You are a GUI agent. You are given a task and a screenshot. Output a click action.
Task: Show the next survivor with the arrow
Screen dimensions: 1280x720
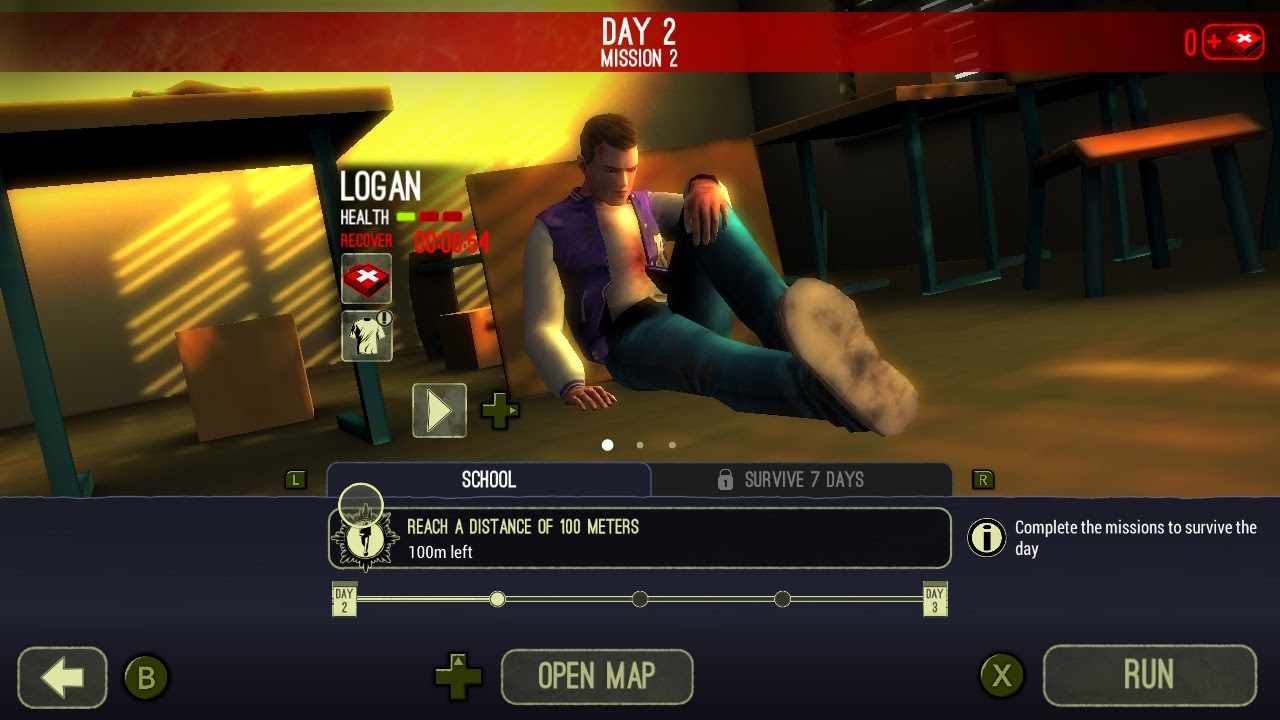439,410
